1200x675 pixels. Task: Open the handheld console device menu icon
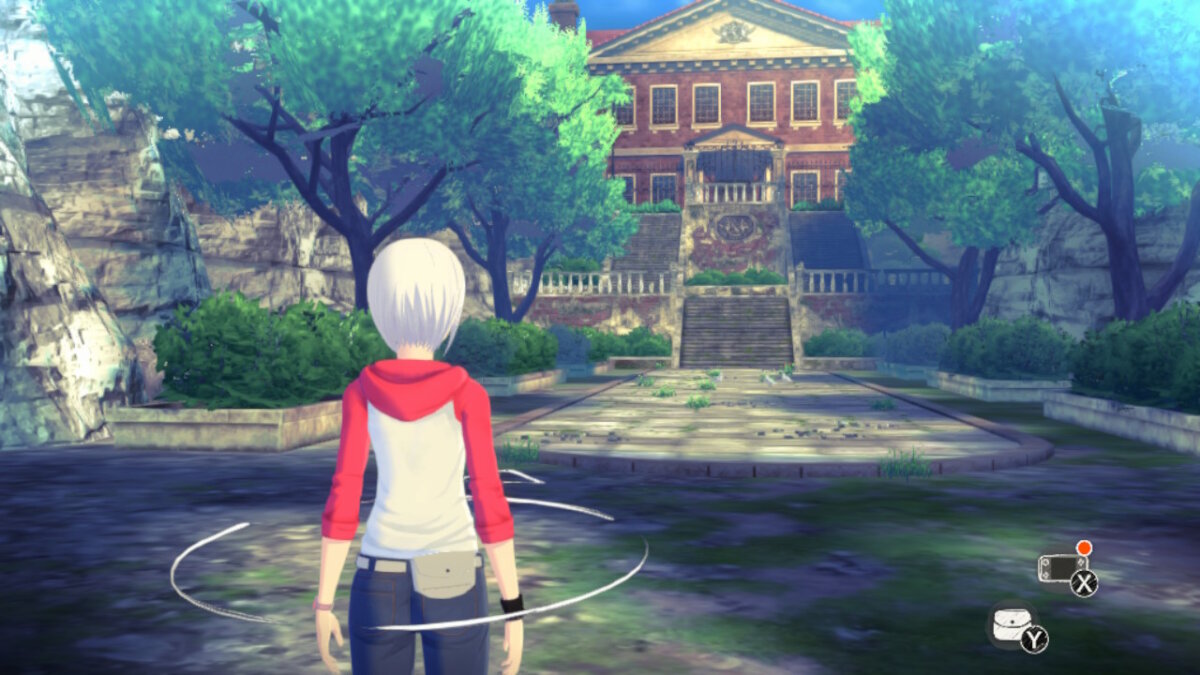coord(1062,570)
